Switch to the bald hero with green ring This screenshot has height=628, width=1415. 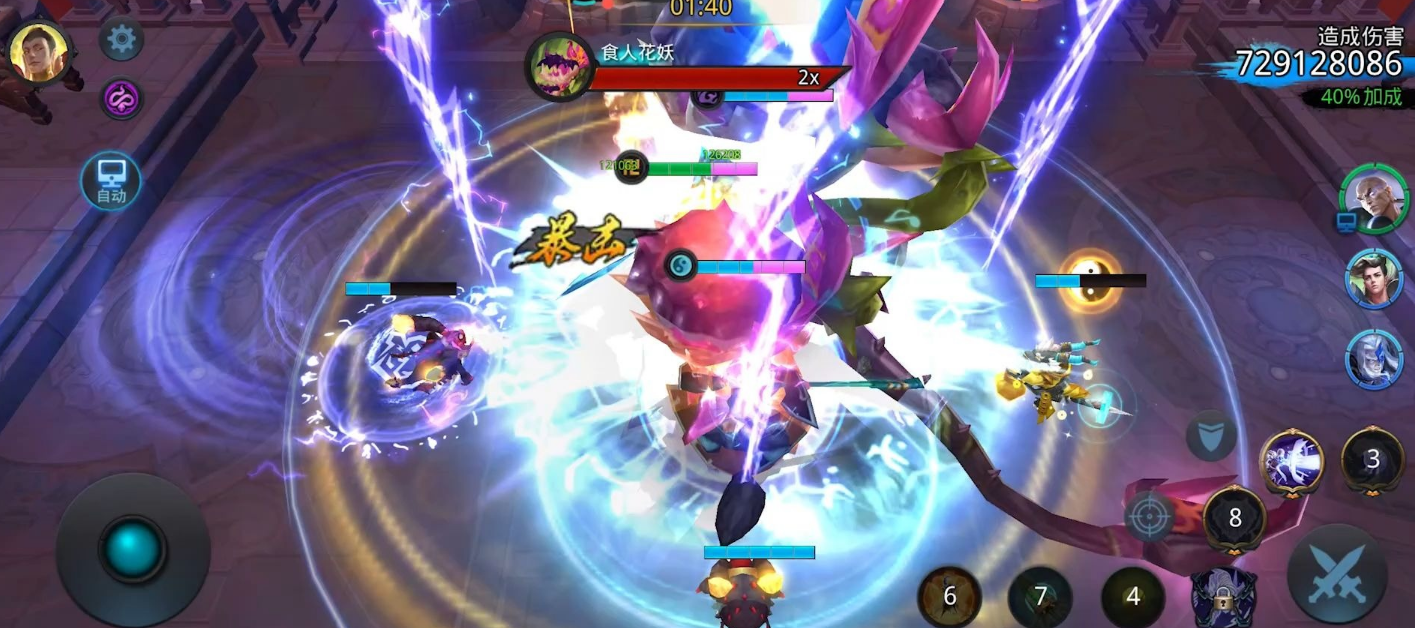click(x=1373, y=198)
